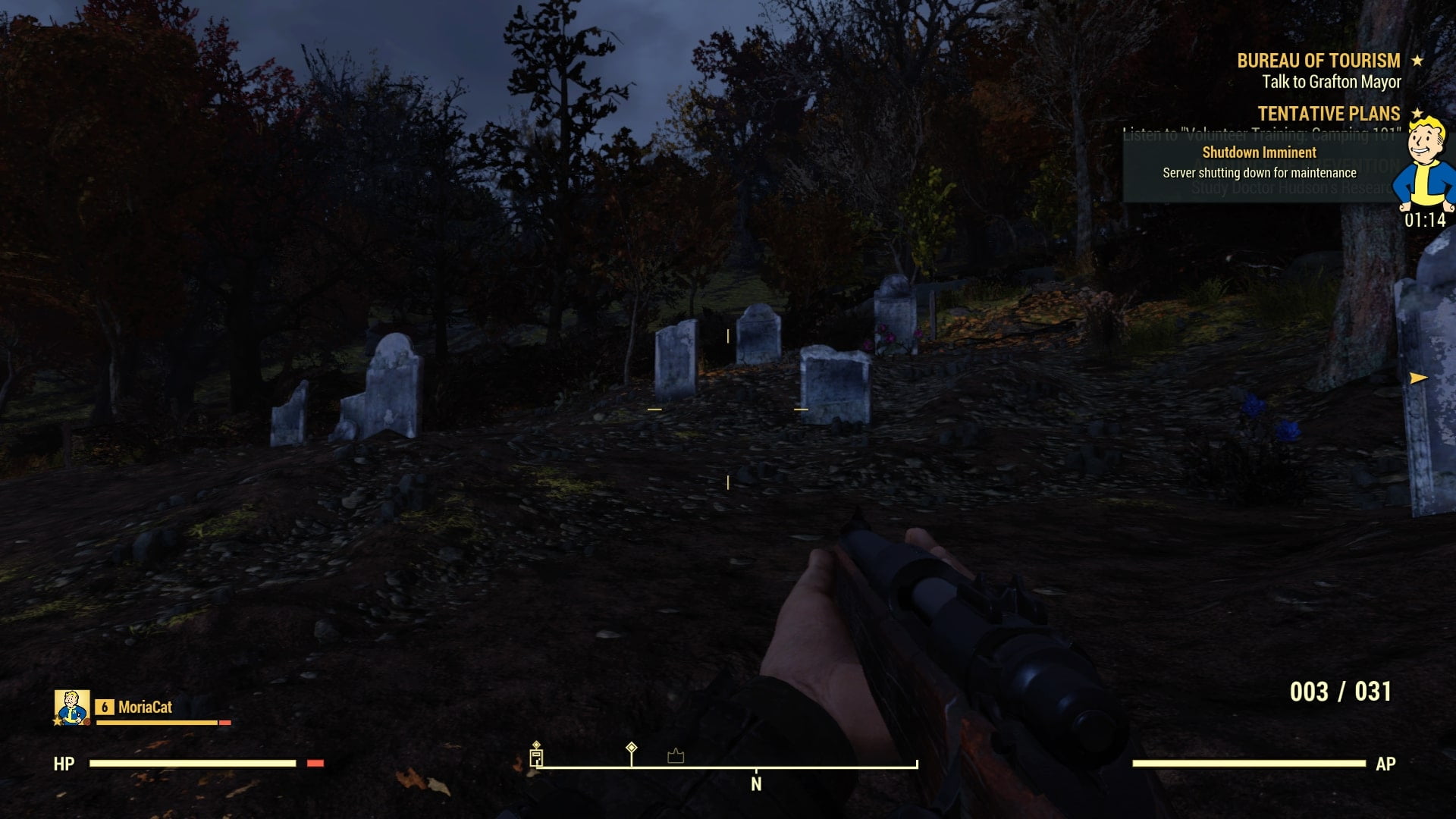Screen dimensions: 1456x819
Task: Select the Bureau of Tourism quest tracker
Action: [x=1319, y=61]
